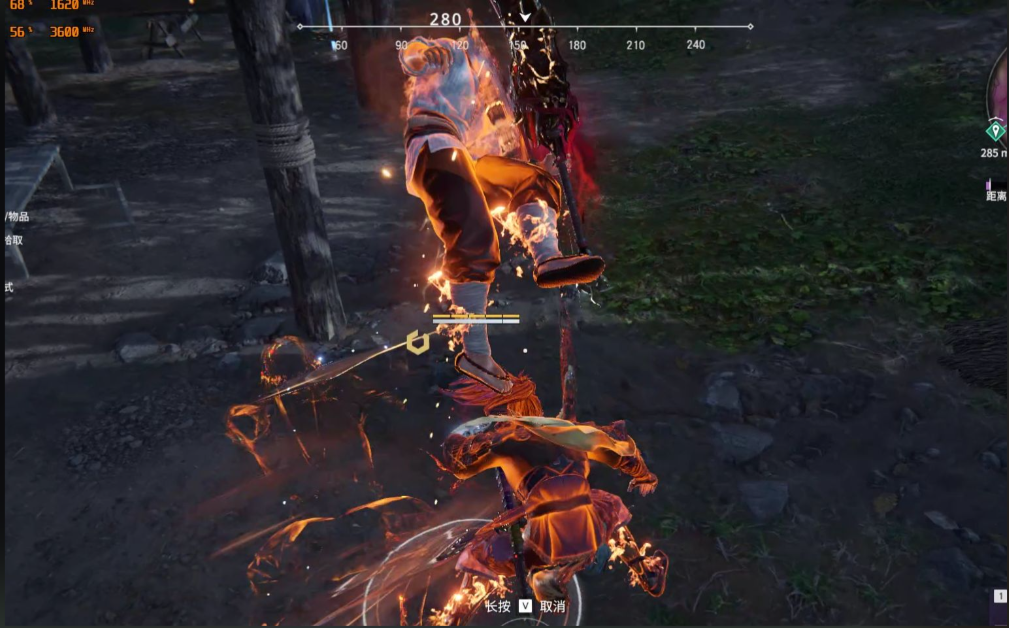This screenshot has height=628, width=1009.
Task: Select the hexagonal lock-on target marker
Action: 417,343
